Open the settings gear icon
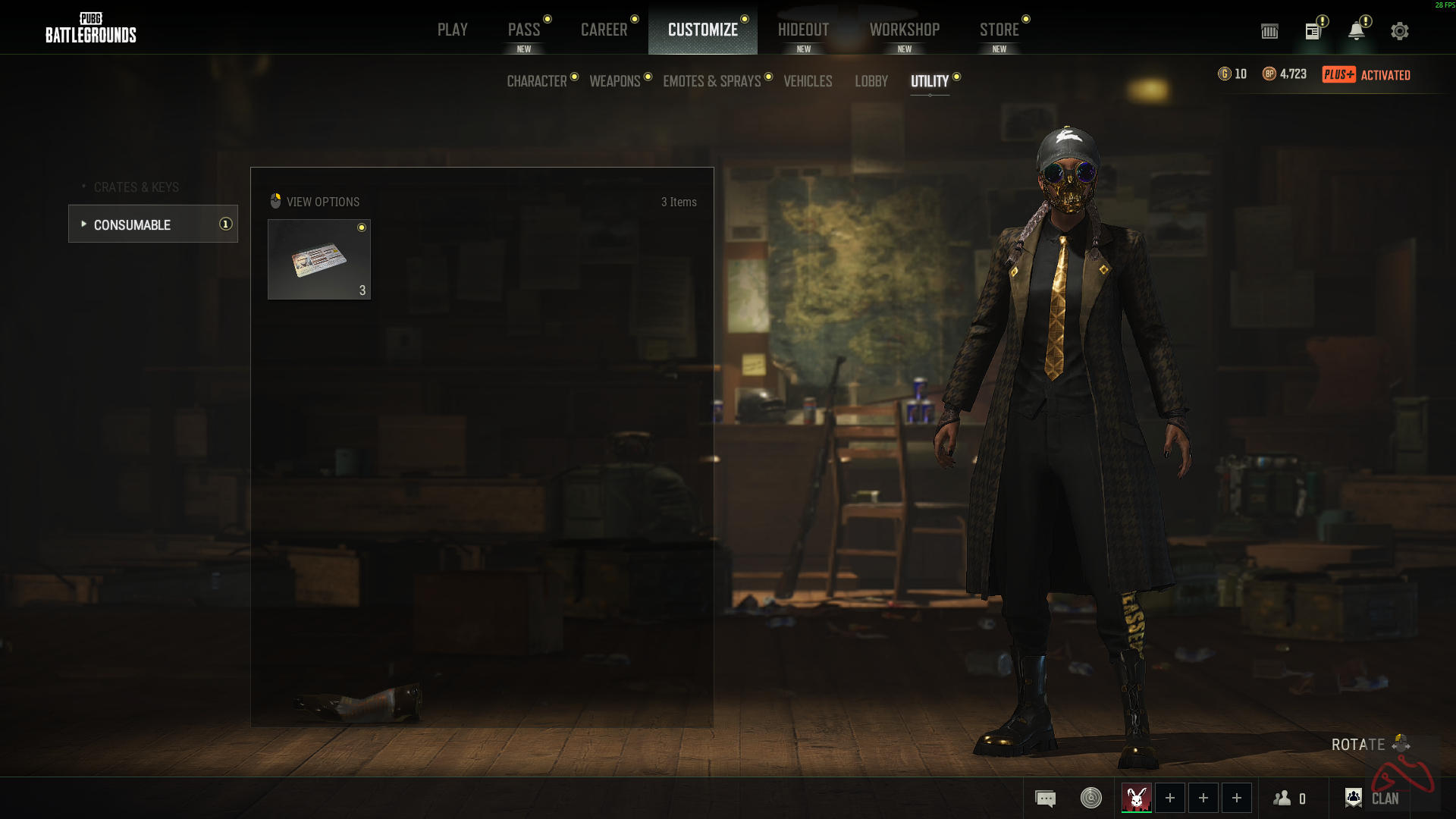Viewport: 1456px width, 819px height. click(x=1399, y=31)
